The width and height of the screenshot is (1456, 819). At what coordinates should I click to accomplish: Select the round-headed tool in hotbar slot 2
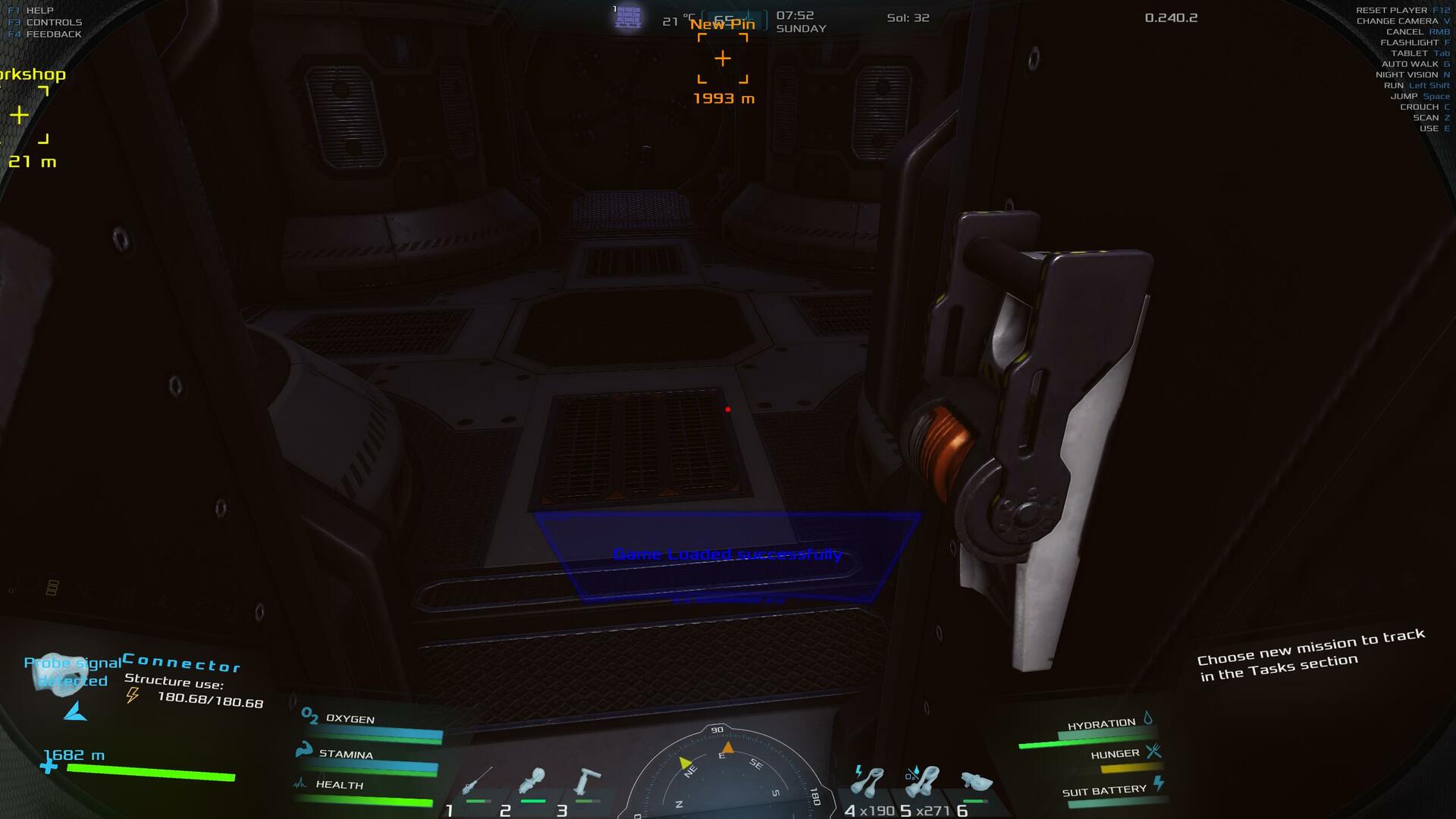[x=532, y=781]
